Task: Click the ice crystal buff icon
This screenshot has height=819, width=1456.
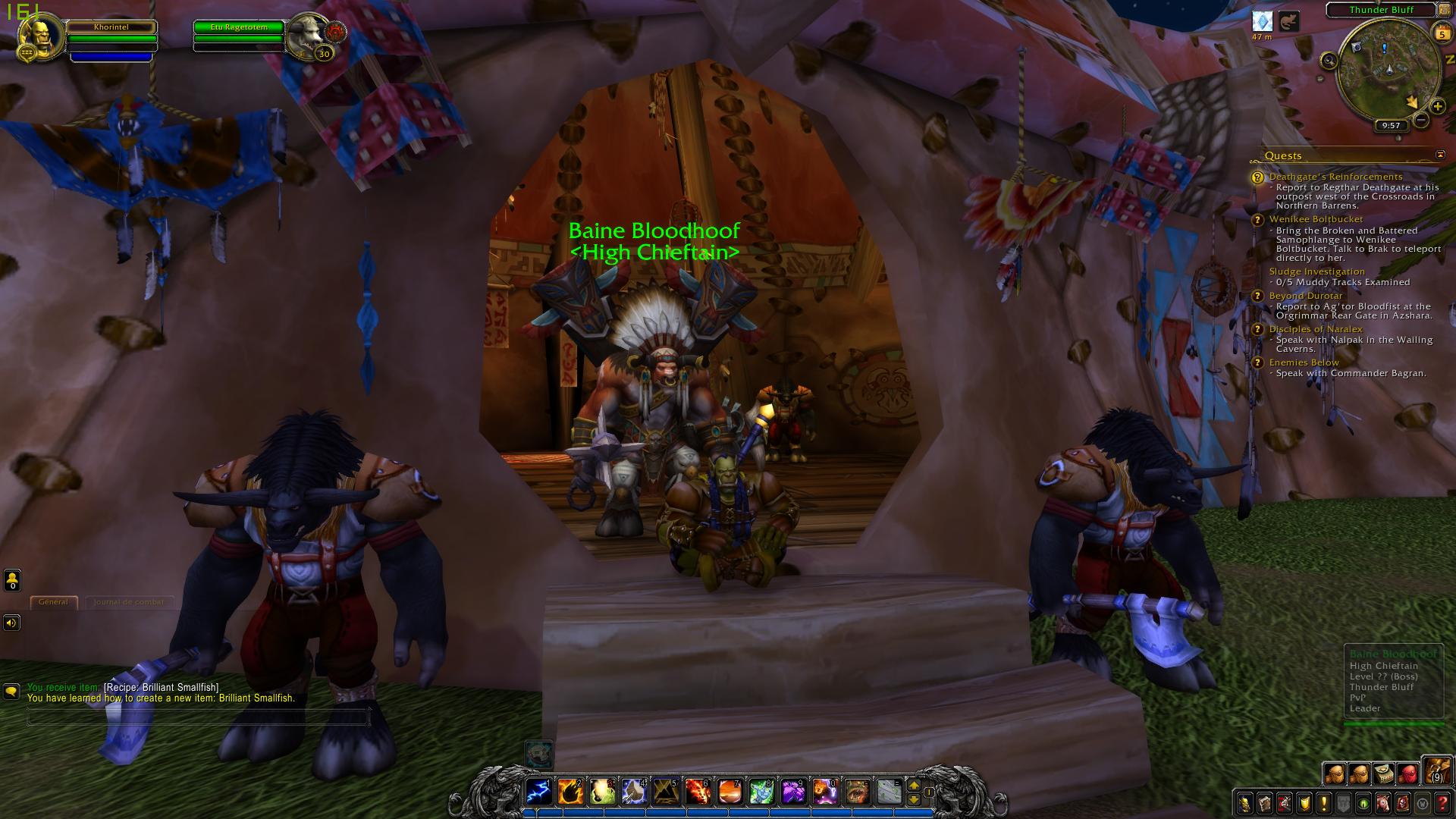Action: point(1262,20)
